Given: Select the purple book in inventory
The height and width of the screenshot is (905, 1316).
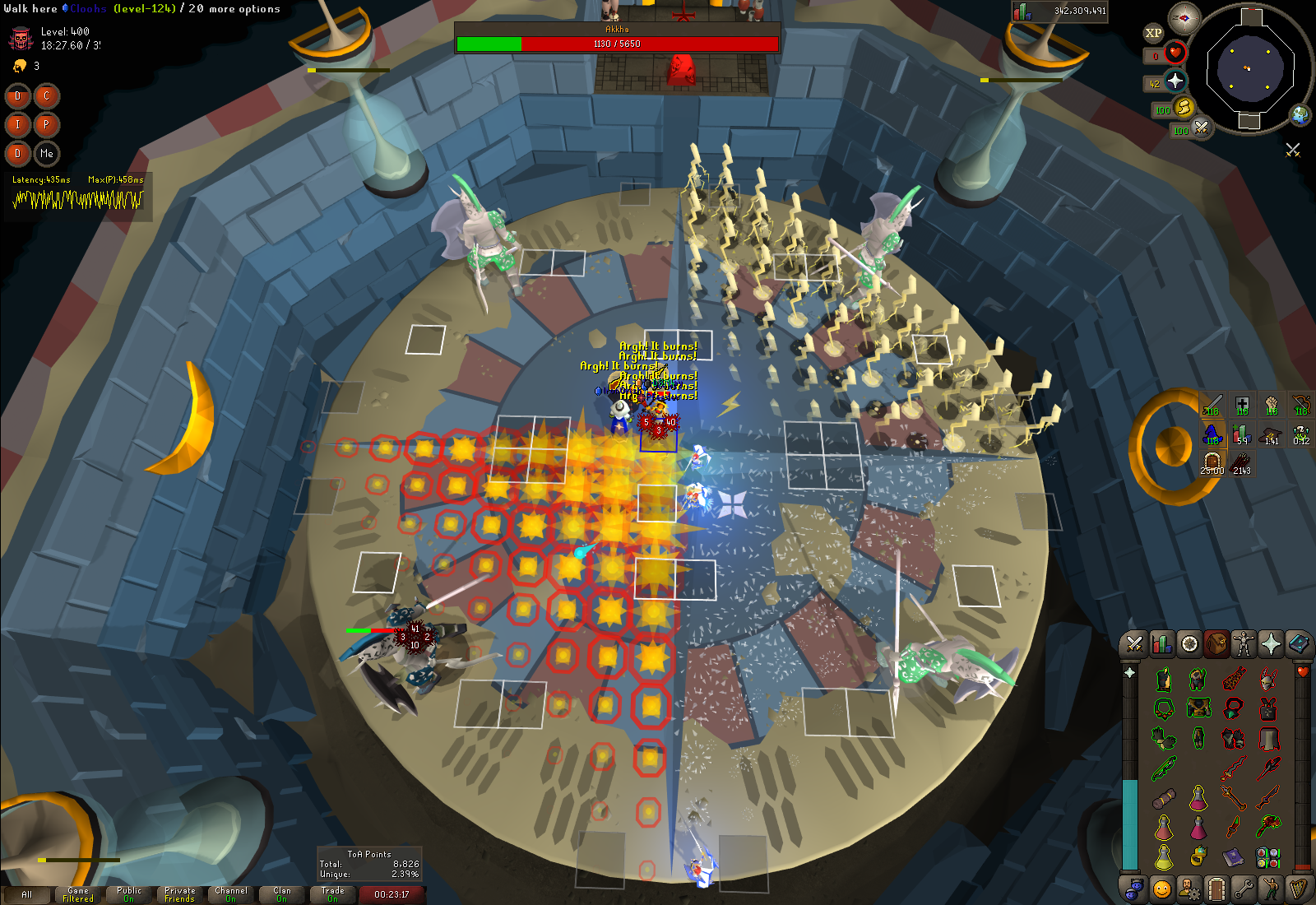Looking at the screenshot, I should tap(1233, 858).
